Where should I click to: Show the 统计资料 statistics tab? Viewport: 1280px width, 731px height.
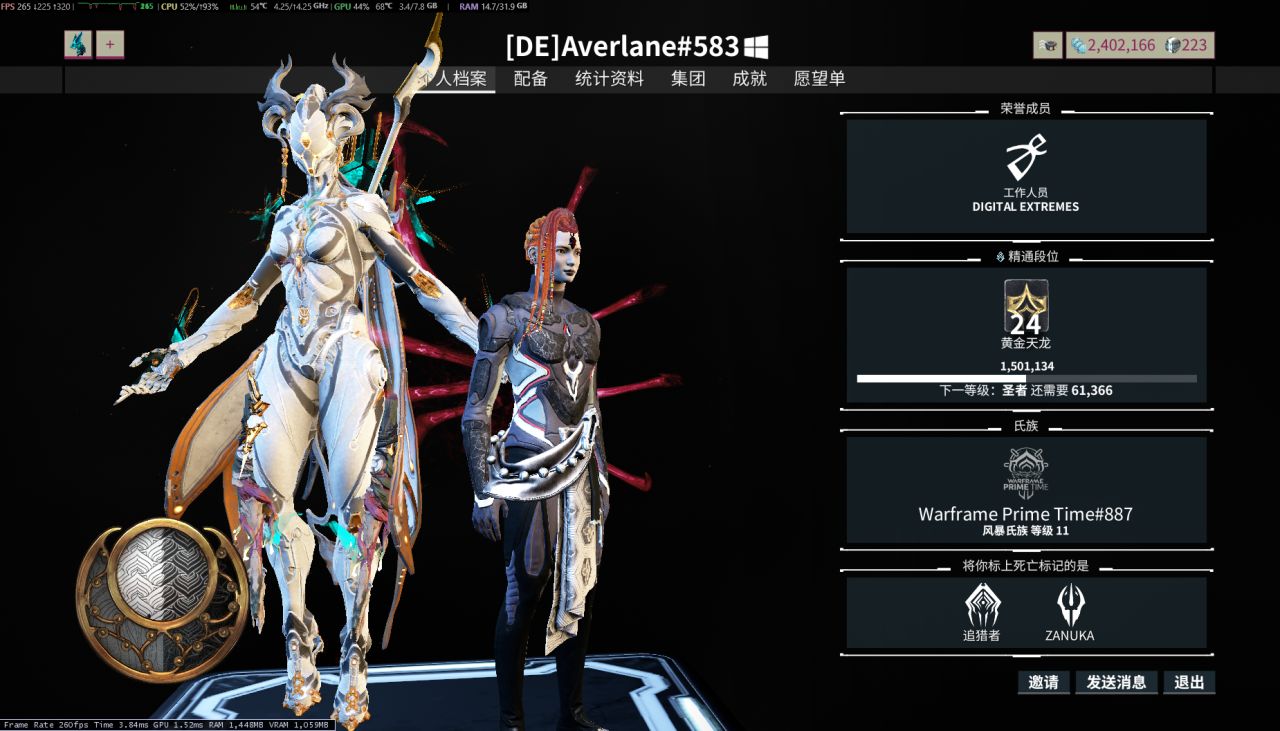(609, 79)
